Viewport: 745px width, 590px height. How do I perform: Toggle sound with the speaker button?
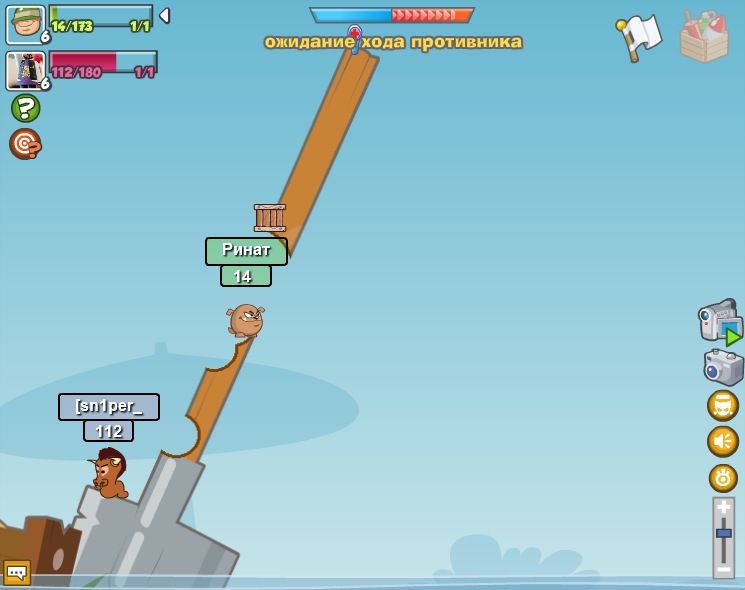point(722,441)
